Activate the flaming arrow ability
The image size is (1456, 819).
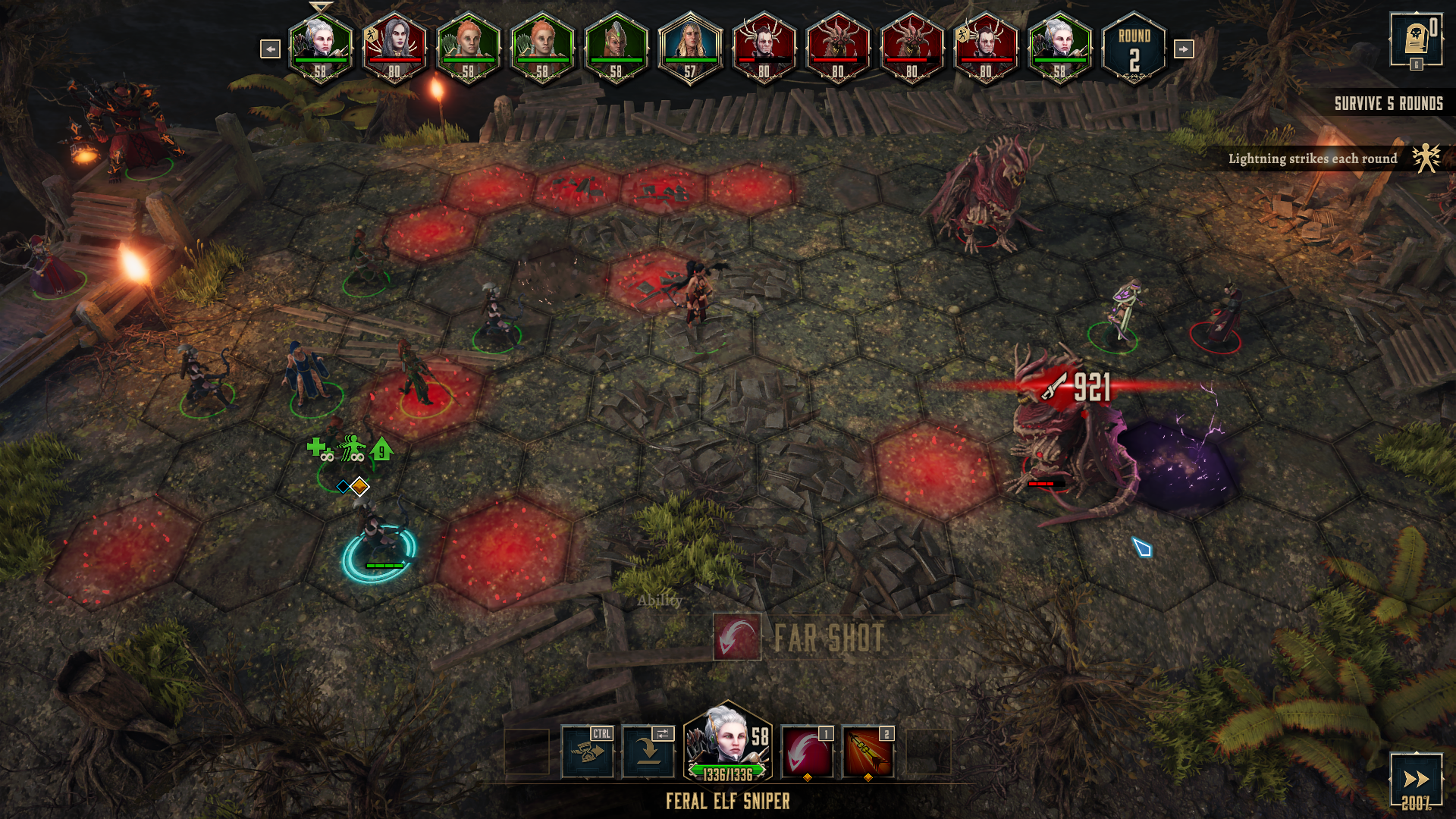tap(868, 752)
